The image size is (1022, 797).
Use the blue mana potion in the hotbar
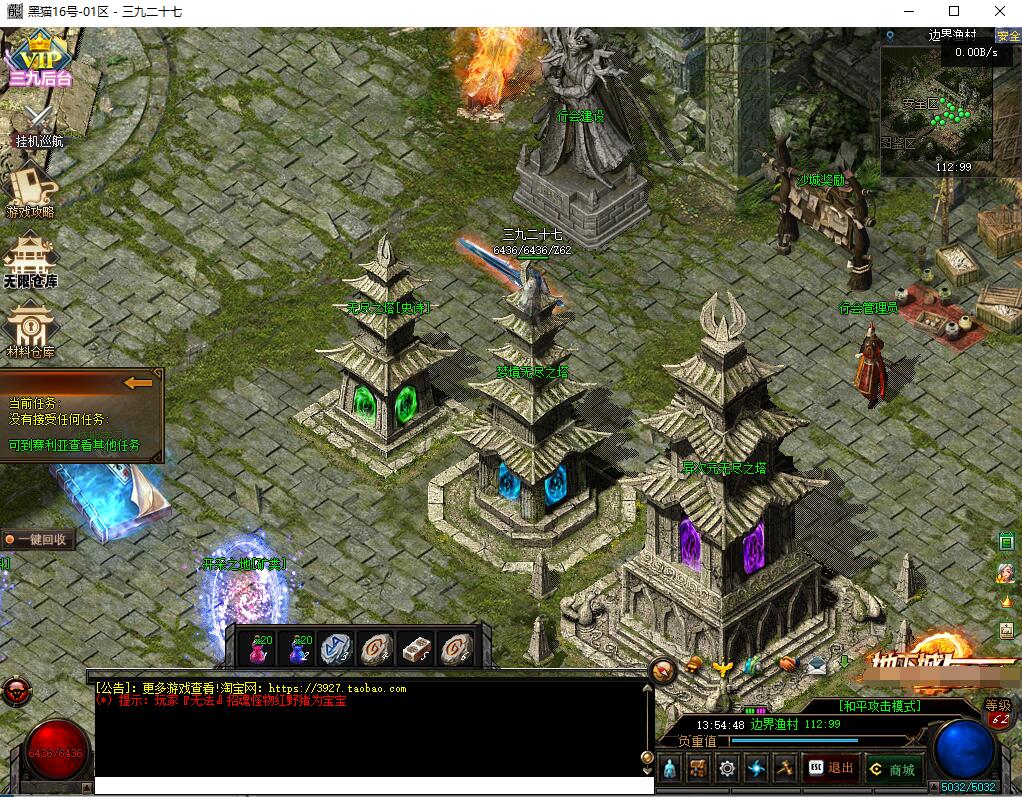[298, 650]
